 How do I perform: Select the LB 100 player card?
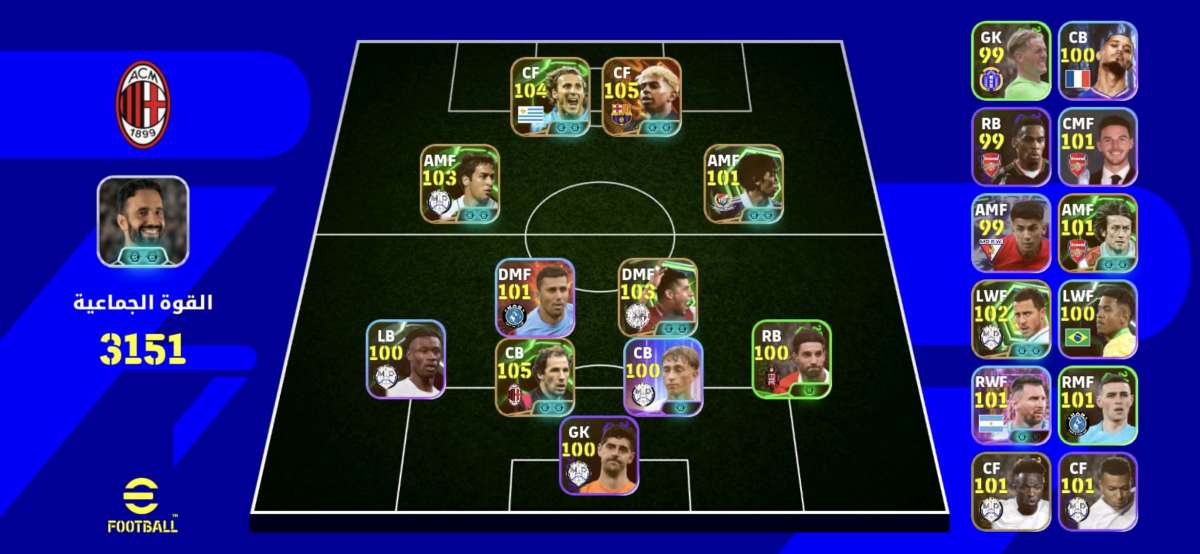coord(405,359)
